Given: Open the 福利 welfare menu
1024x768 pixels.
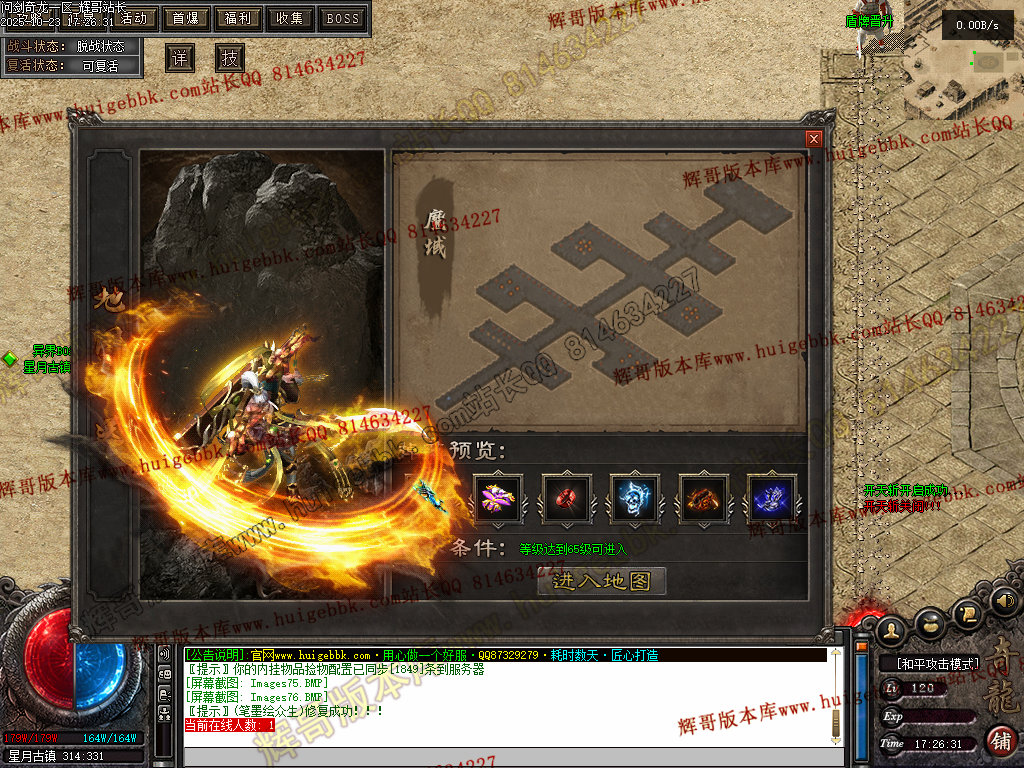Looking at the screenshot, I should [238, 18].
